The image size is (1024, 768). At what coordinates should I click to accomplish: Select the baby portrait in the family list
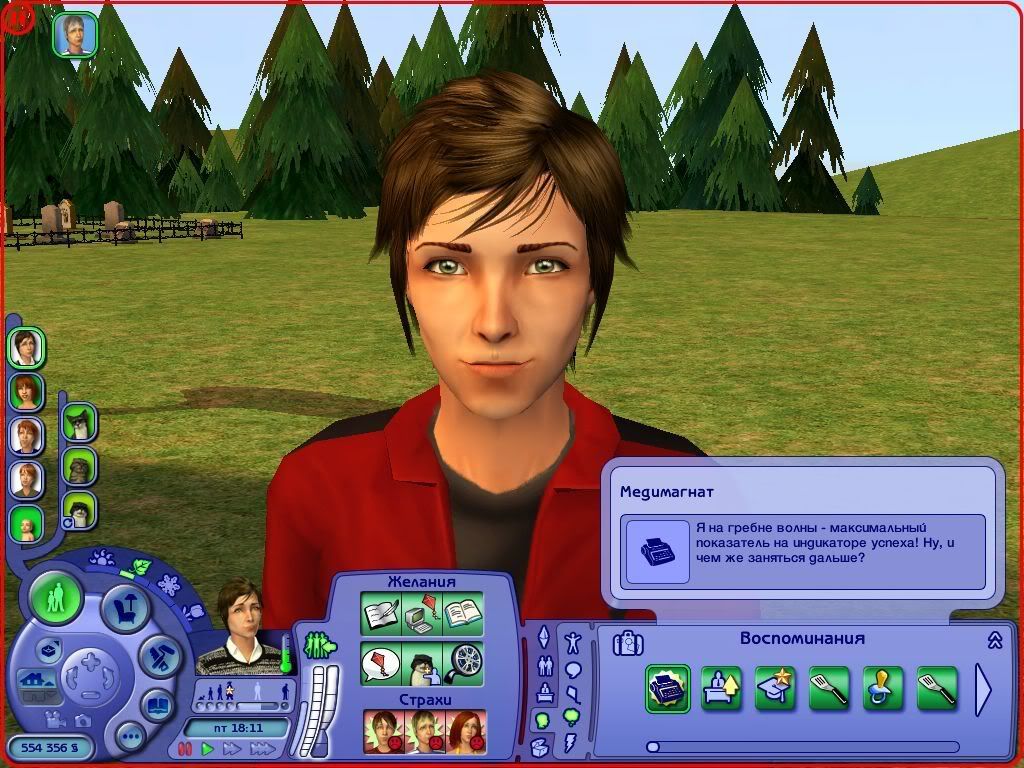coord(26,524)
